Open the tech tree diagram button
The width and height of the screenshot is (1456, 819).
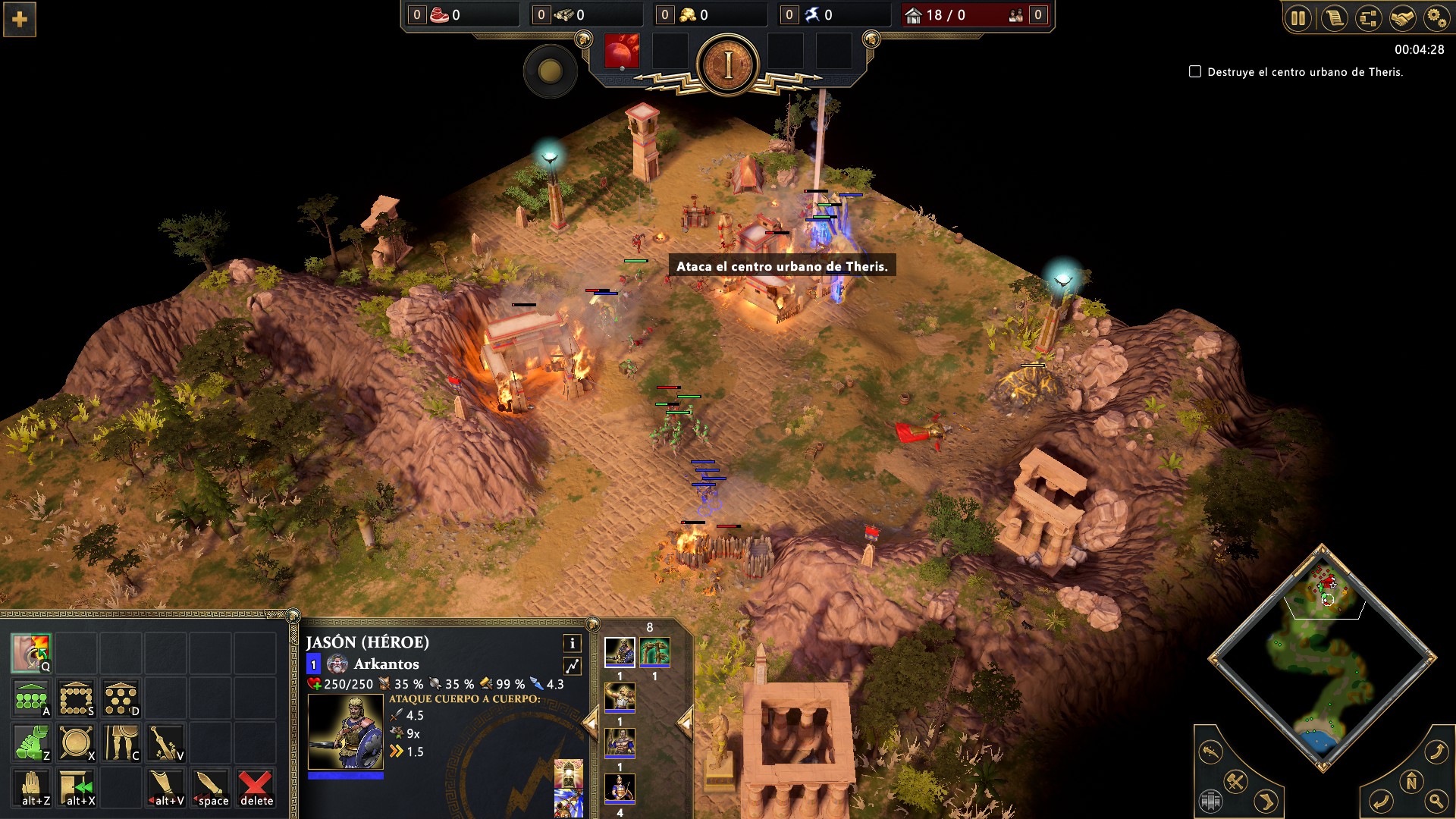point(1369,18)
